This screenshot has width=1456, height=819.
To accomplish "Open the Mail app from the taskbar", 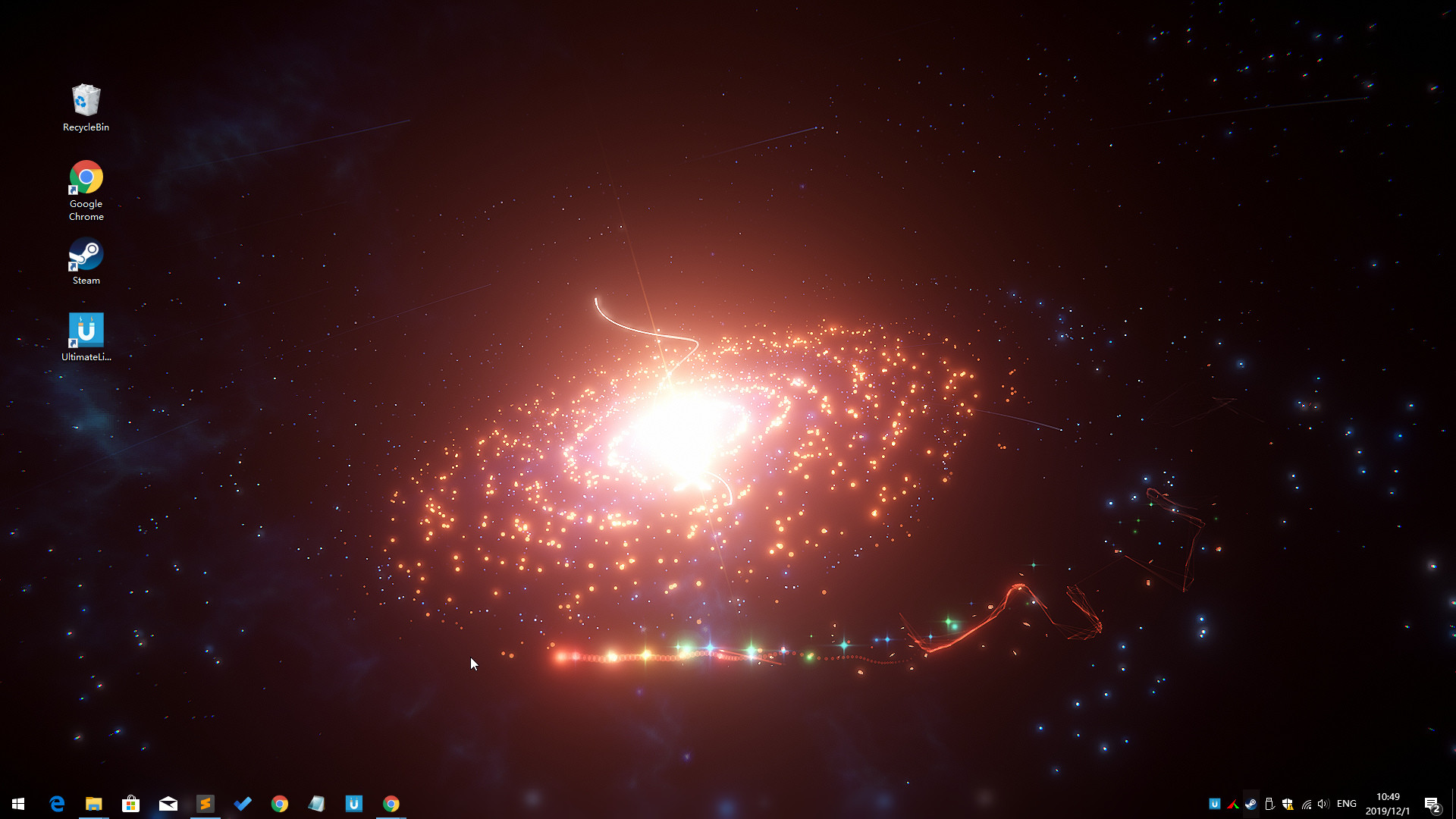I will pos(168,803).
